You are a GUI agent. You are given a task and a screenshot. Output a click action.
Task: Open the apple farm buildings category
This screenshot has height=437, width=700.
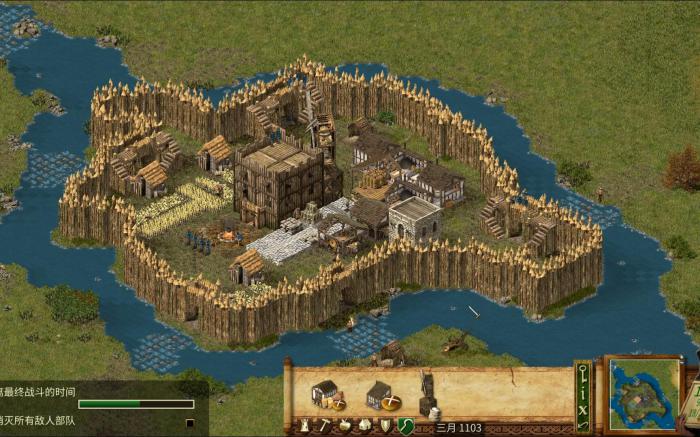tap(344, 427)
